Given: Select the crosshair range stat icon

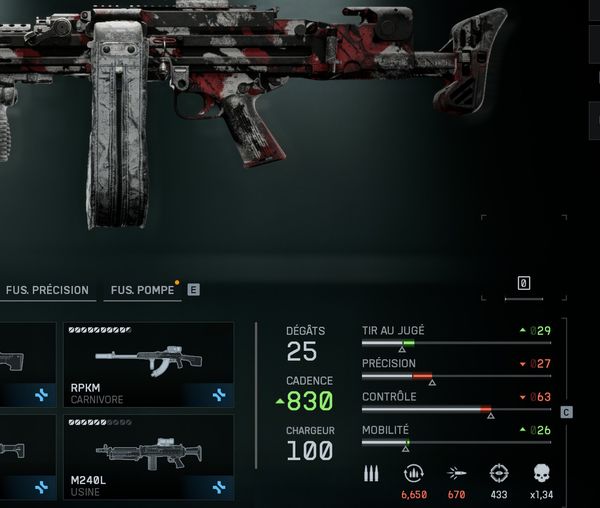Looking at the screenshot, I should pos(499,473).
